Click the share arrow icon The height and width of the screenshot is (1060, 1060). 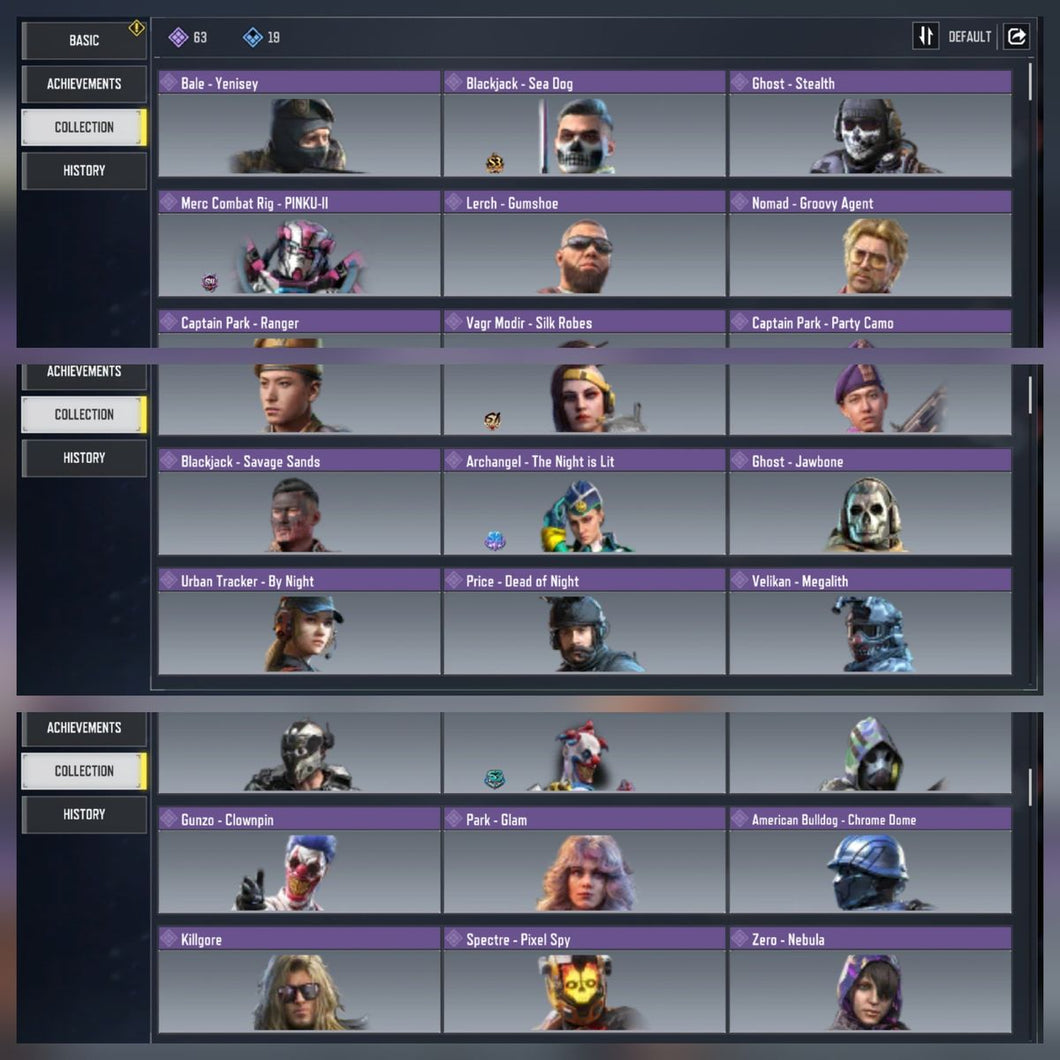point(1017,37)
